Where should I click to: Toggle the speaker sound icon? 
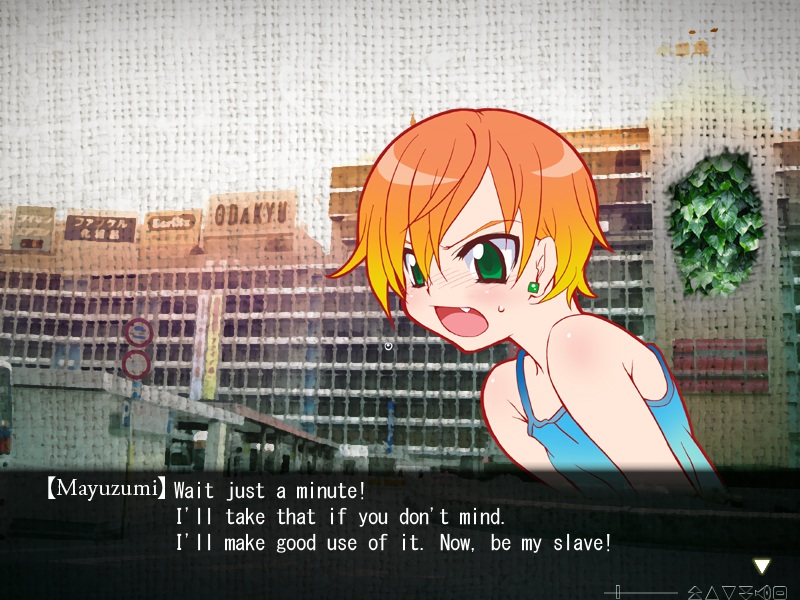(x=763, y=592)
